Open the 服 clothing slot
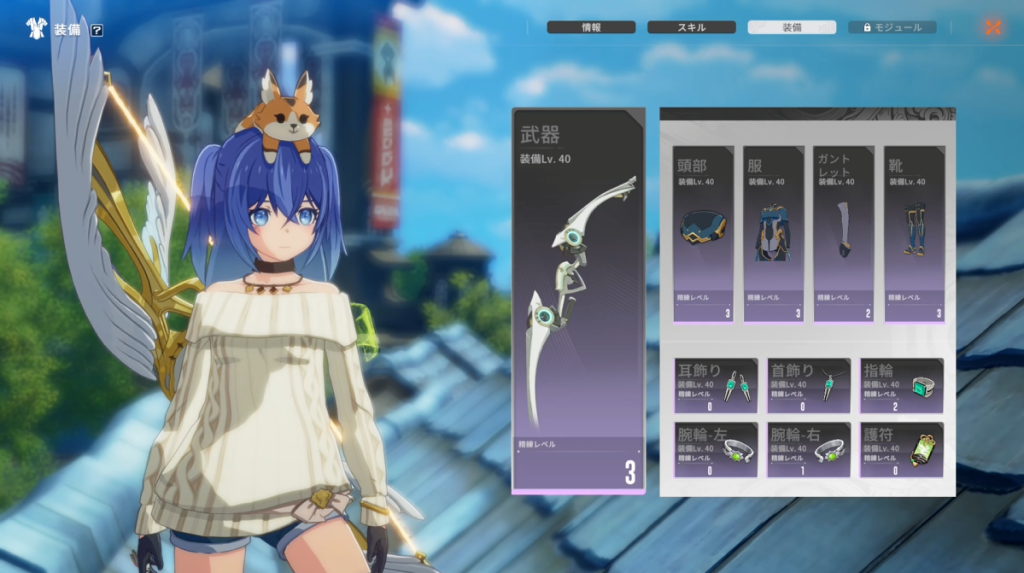 coord(773,234)
